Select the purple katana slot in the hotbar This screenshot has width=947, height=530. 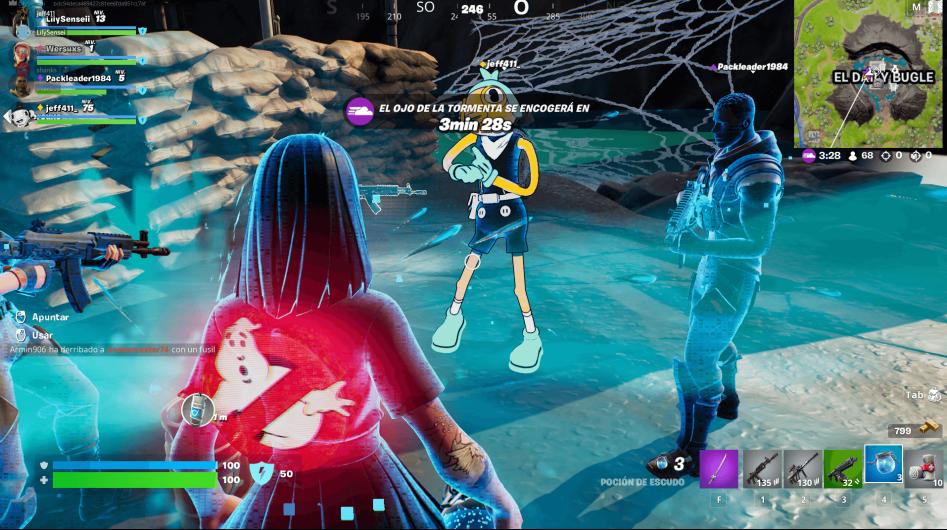[718, 468]
